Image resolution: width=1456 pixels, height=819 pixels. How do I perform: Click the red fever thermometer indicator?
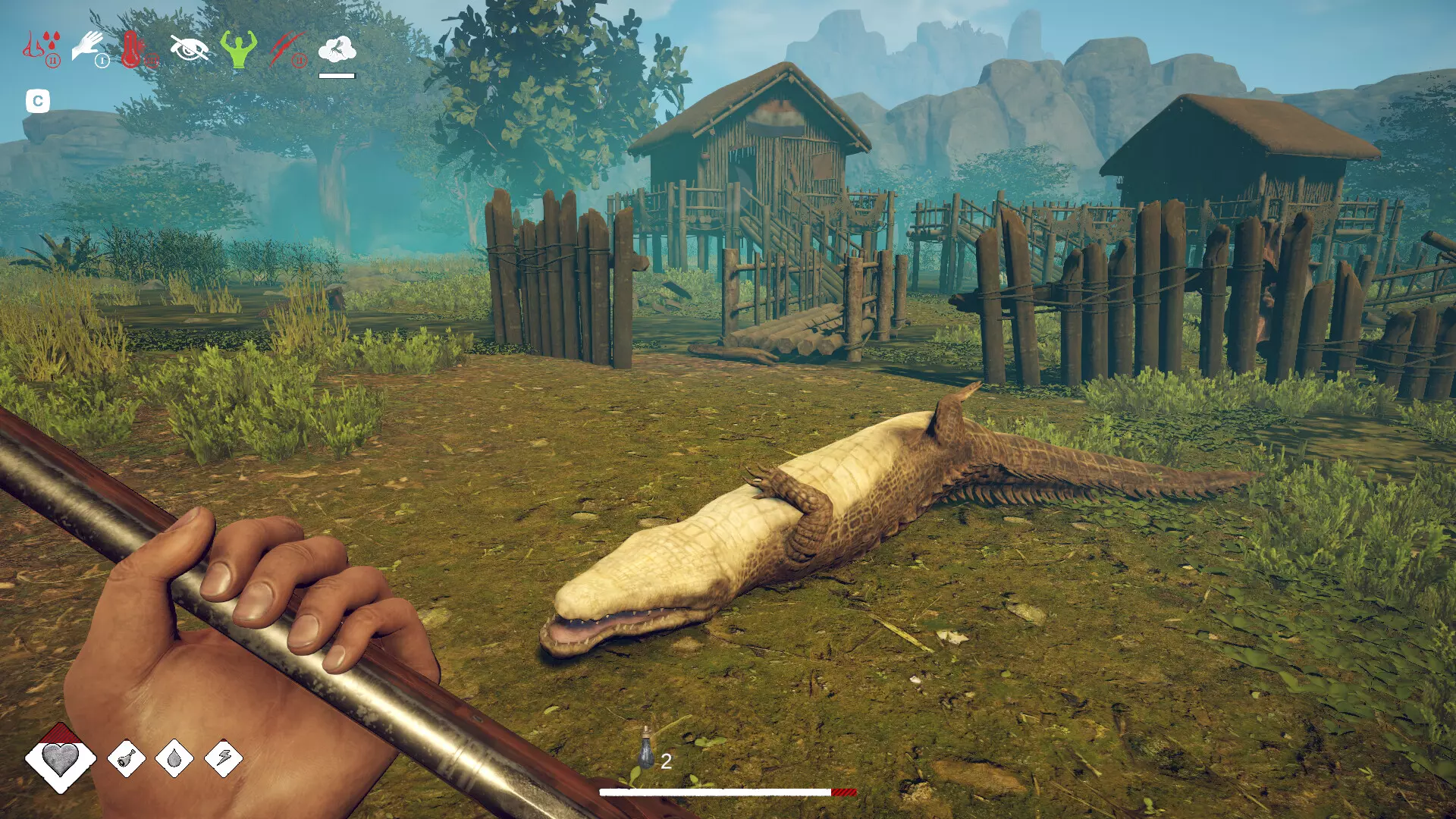[131, 49]
